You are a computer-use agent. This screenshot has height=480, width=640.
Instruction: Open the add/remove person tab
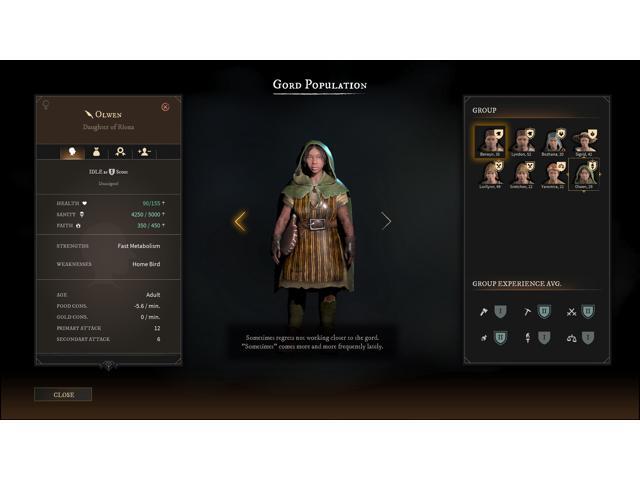(145, 152)
